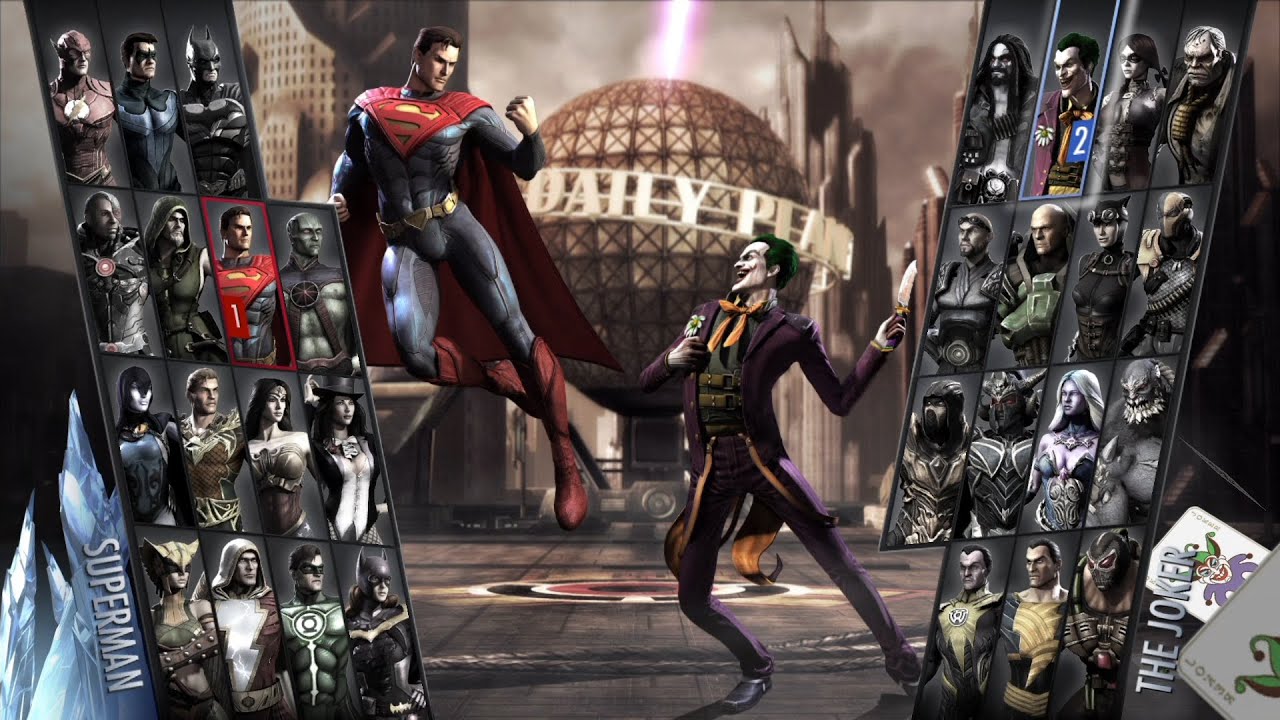1280x720 pixels.
Task: Click The Joker's highlighted player 2 selection
Action: pyautogui.click(x=1072, y=110)
